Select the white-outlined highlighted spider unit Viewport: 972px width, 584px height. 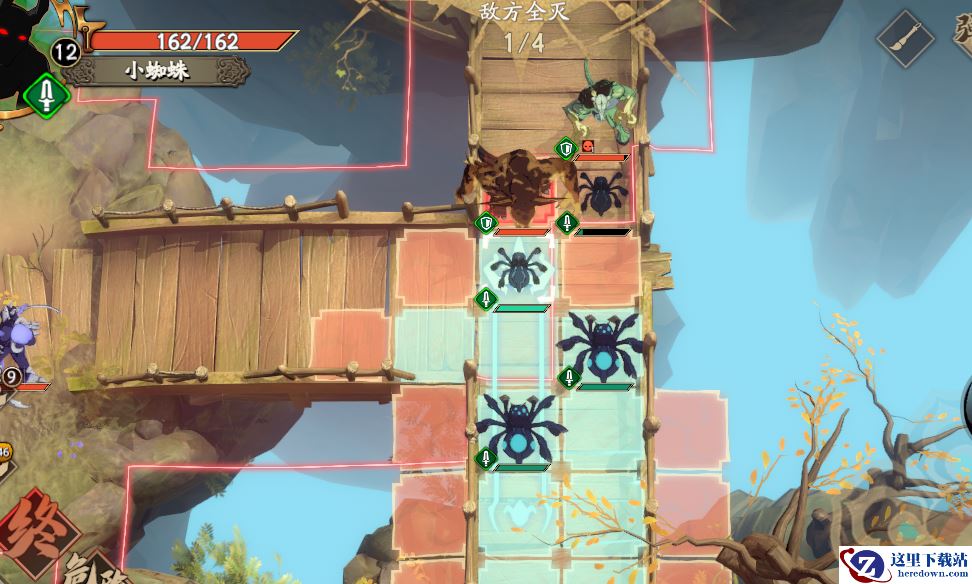point(518,269)
